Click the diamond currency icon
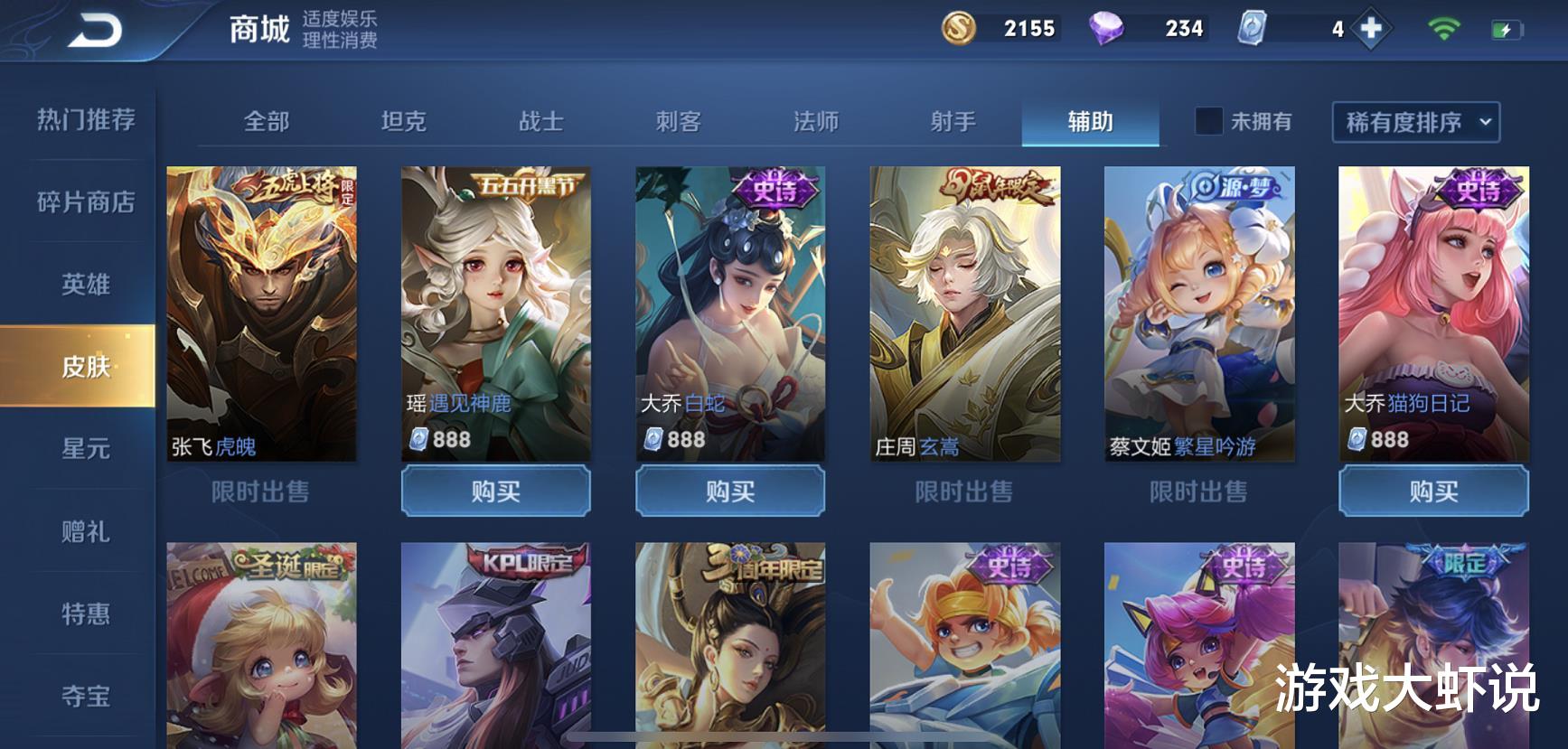Screen dimensions: 1568x749 (x=1109, y=28)
